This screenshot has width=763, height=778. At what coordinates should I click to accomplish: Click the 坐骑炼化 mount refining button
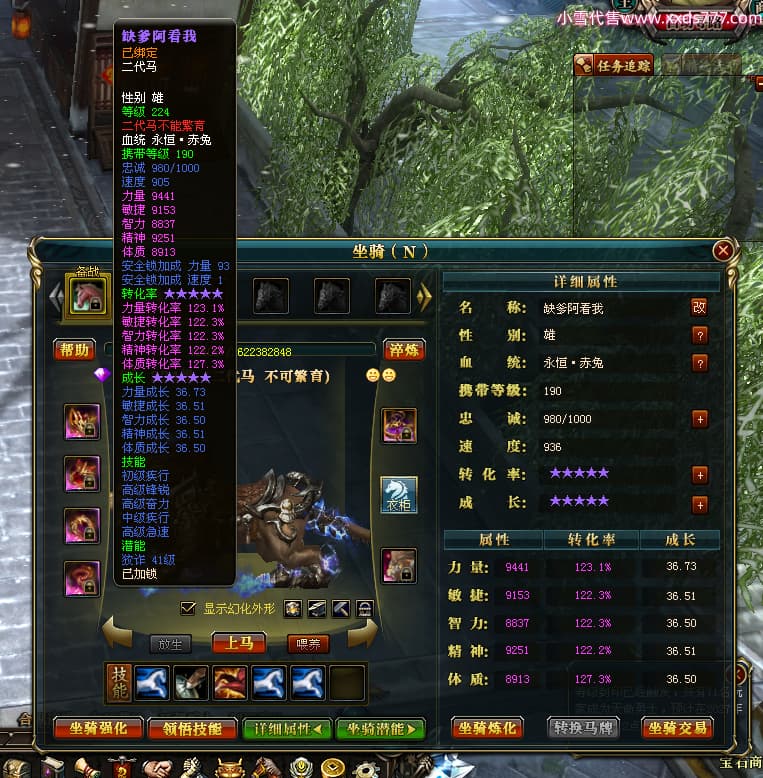[x=487, y=727]
